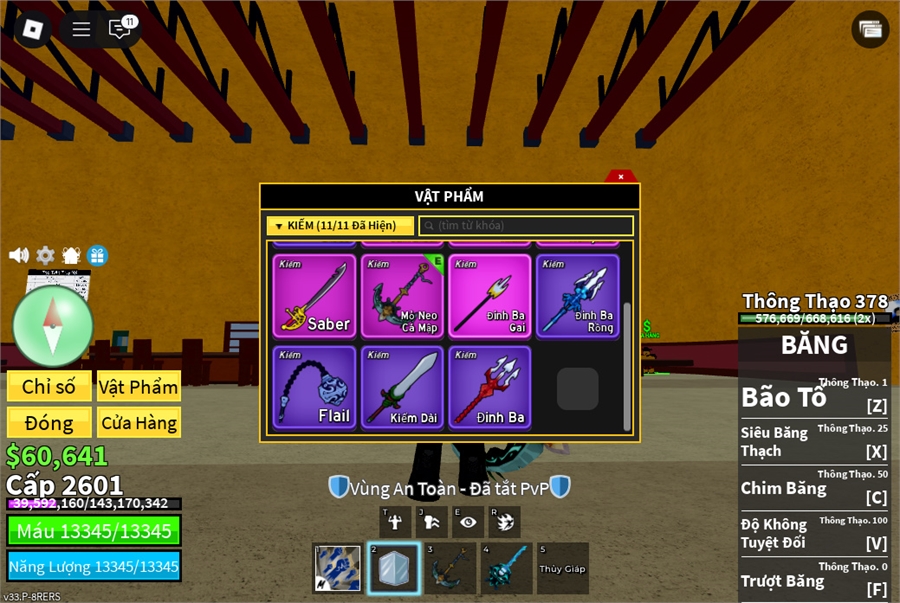Select the Flail weapon slot
This screenshot has height=603, width=900.
pos(314,387)
